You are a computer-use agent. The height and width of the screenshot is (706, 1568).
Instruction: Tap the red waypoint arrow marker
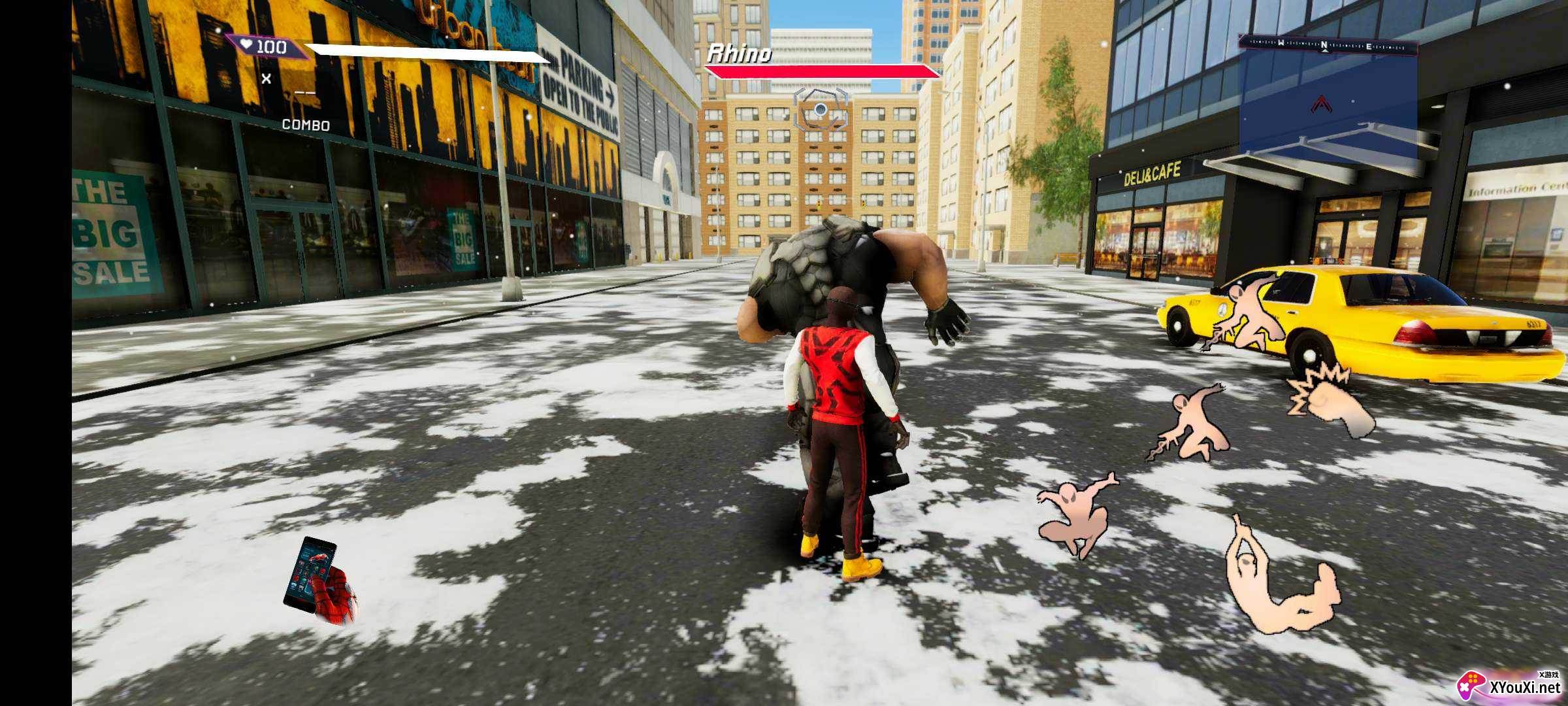tap(1321, 105)
